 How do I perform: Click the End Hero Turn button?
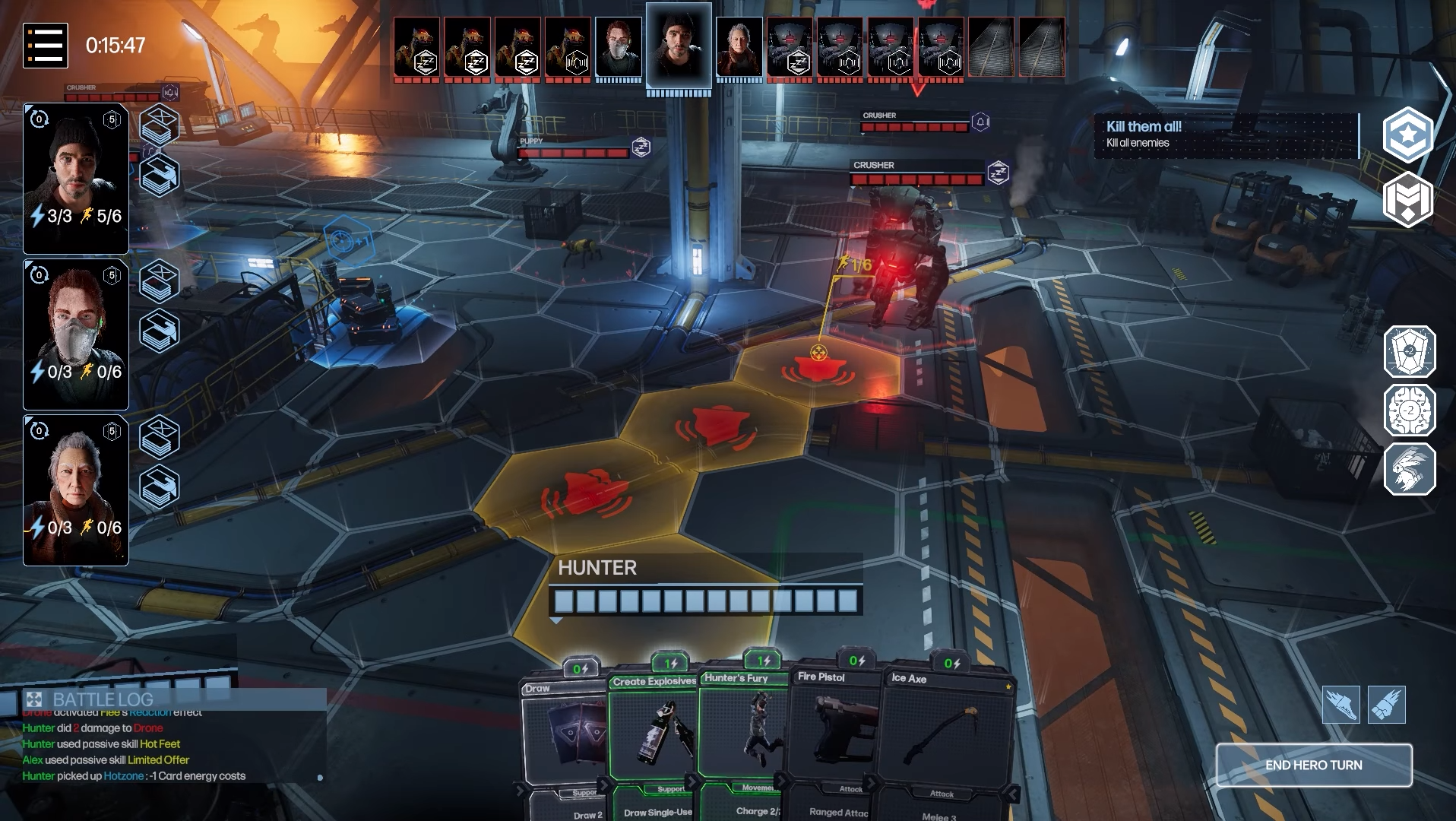[x=1313, y=766]
